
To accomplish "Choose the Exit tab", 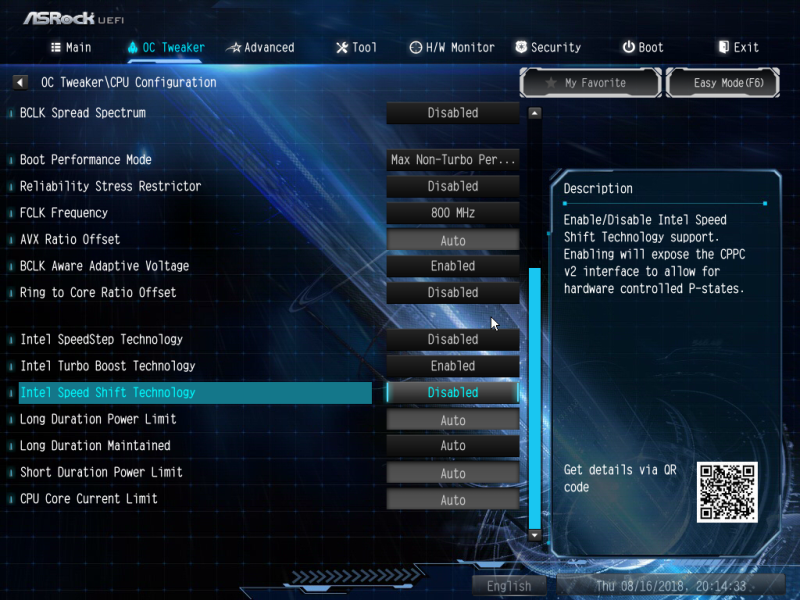I will click(738, 47).
